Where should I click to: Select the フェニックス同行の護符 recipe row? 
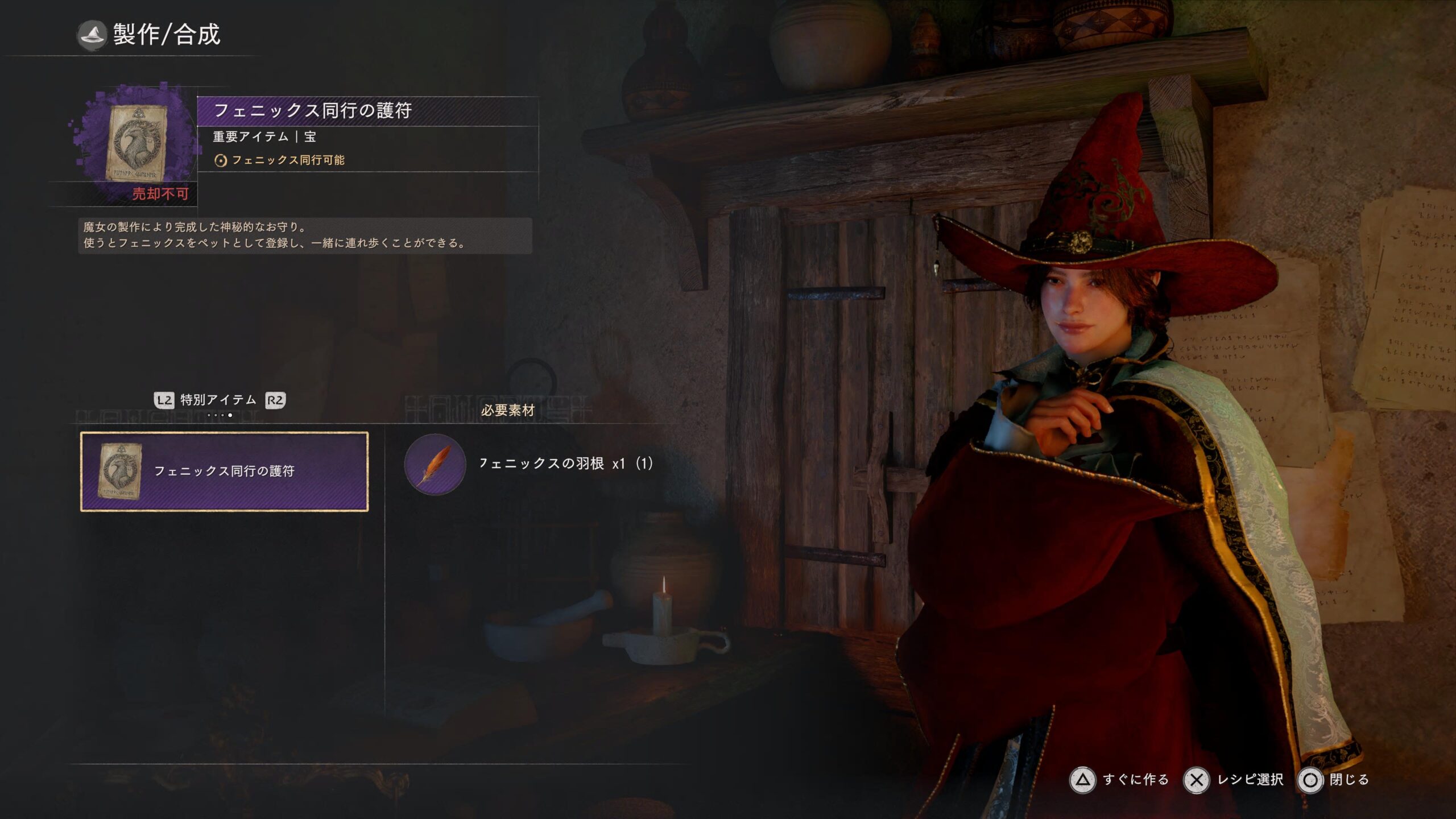coord(224,471)
